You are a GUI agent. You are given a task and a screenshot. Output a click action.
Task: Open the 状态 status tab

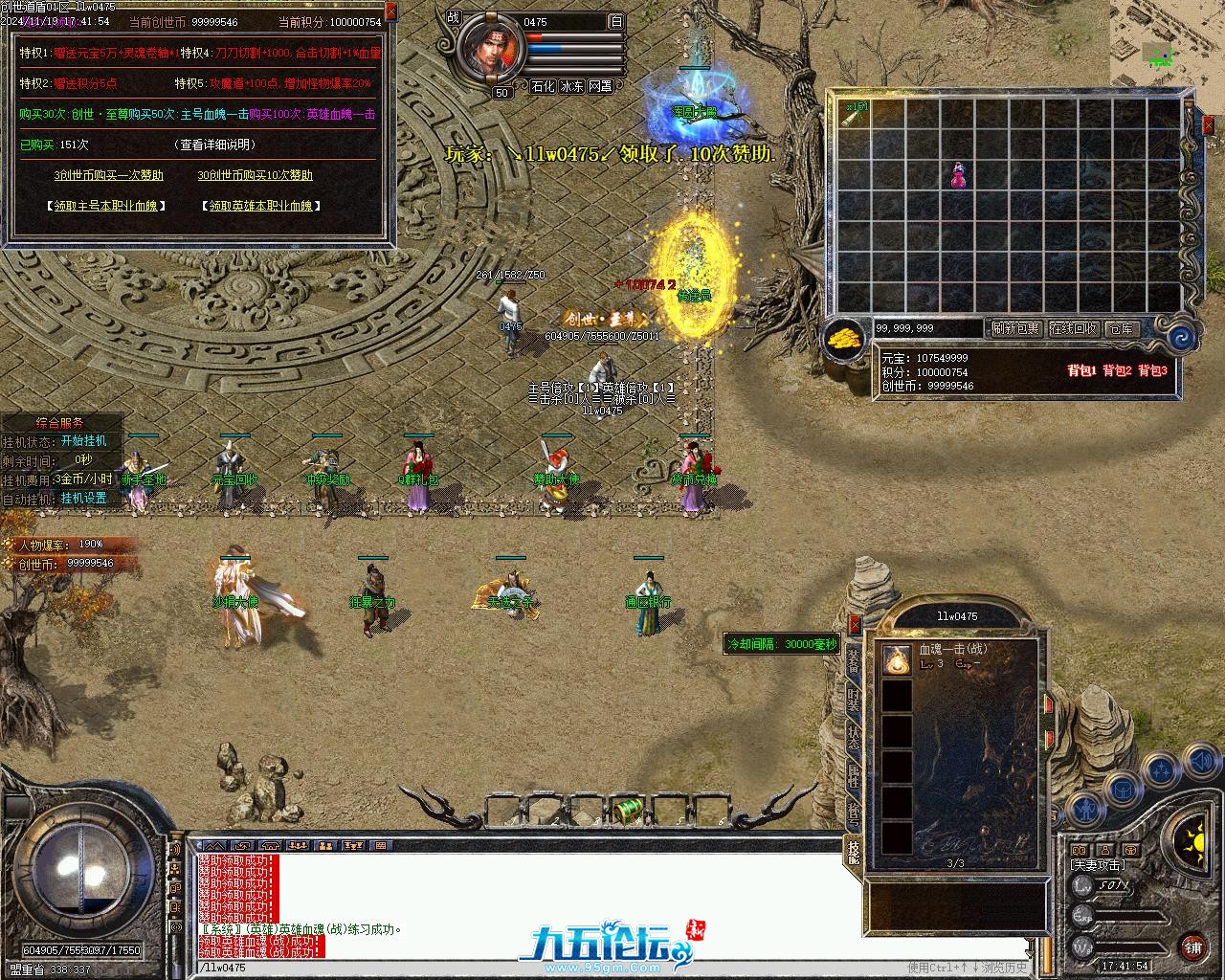click(x=854, y=738)
